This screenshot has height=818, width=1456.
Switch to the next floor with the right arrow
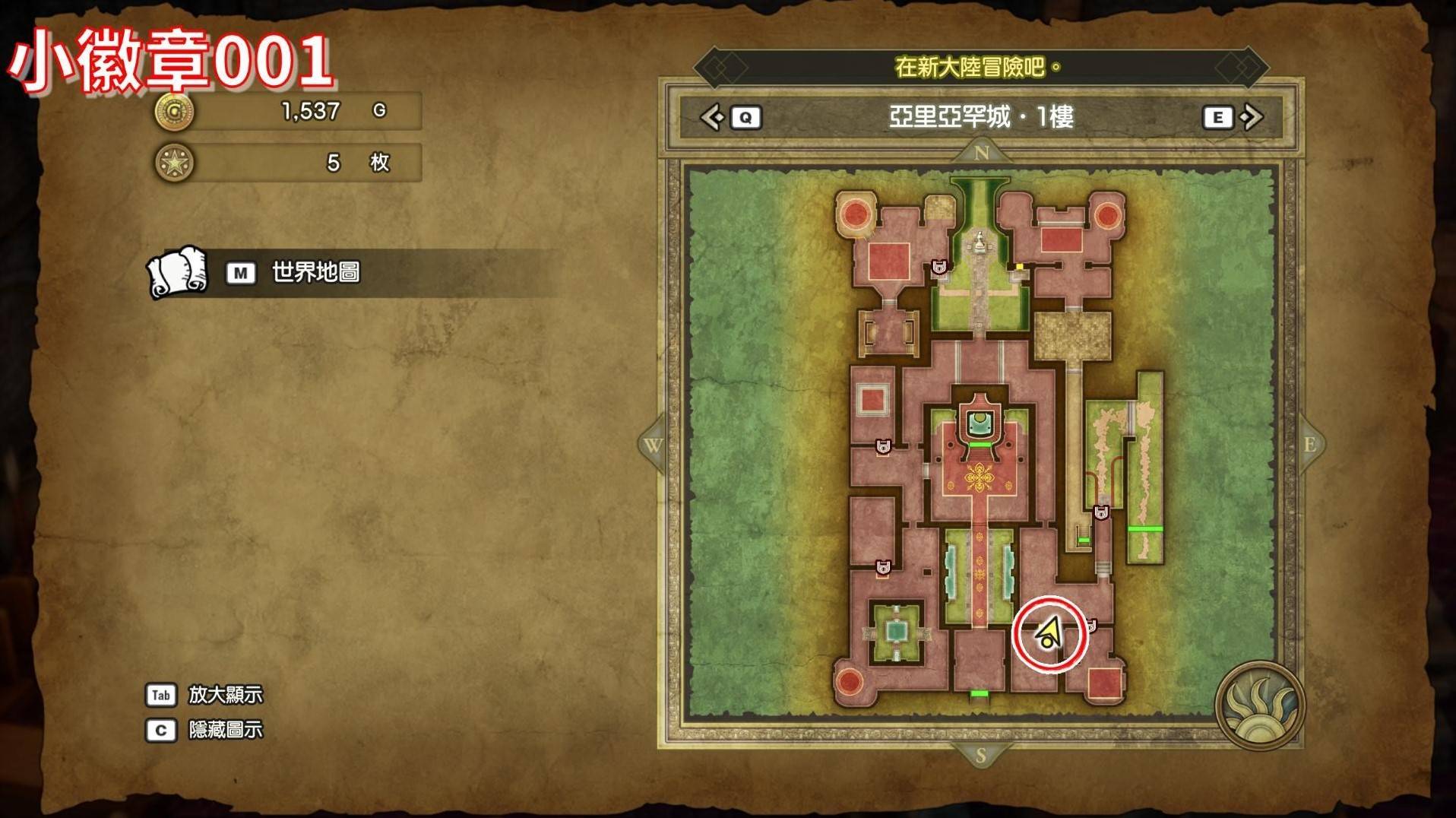pyautogui.click(x=1251, y=117)
